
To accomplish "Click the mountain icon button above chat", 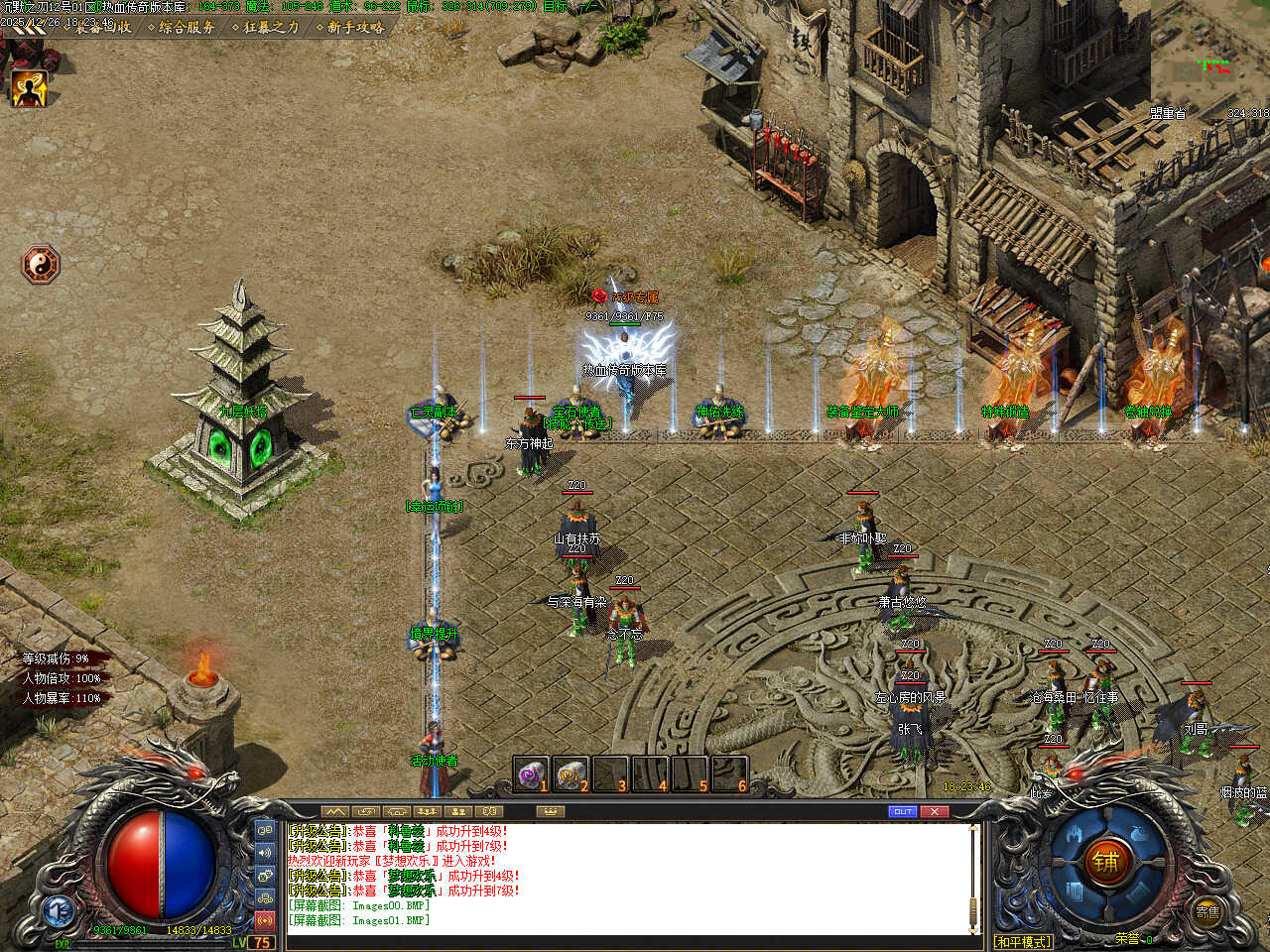I will pyautogui.click(x=336, y=811).
